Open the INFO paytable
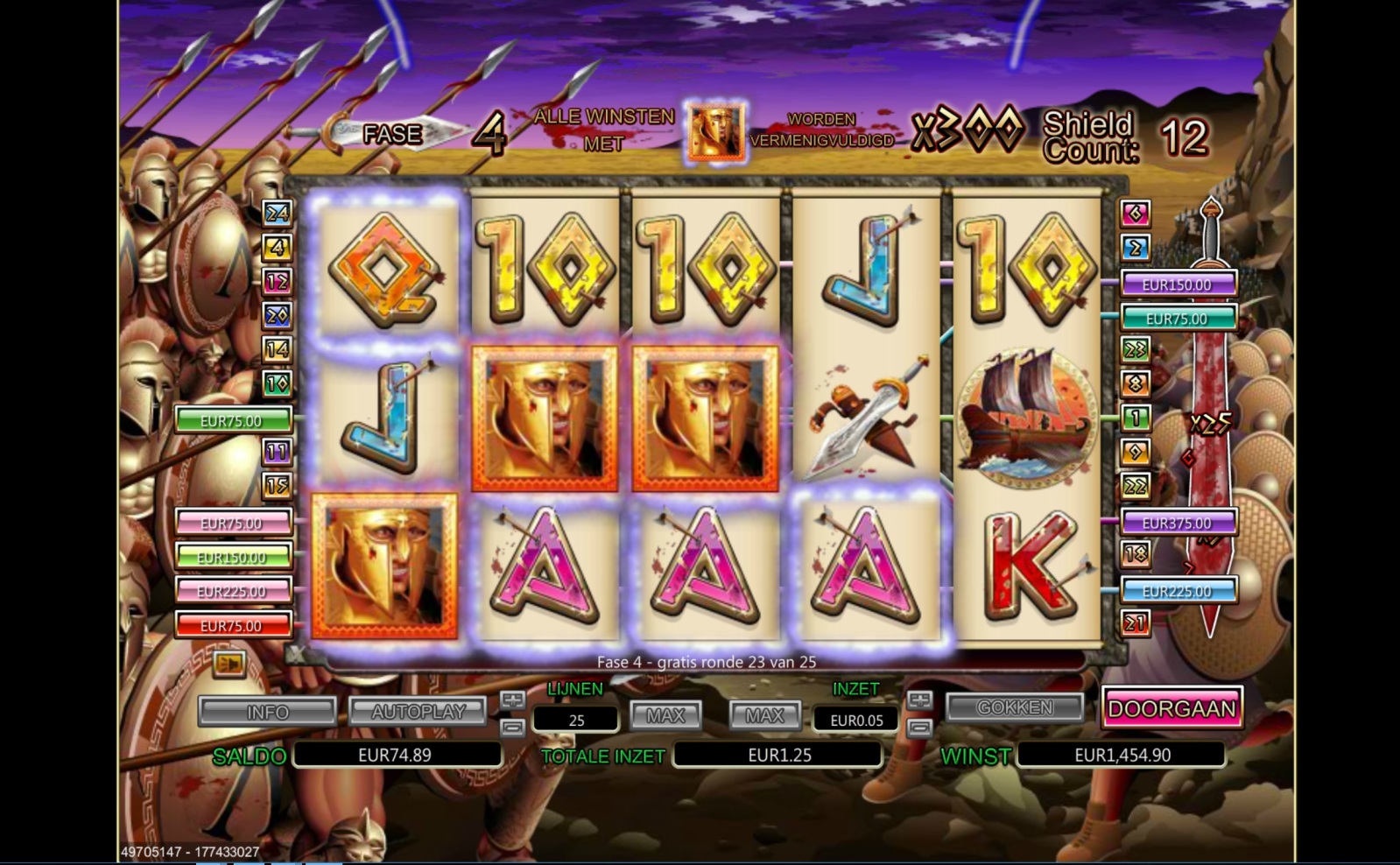 click(x=267, y=712)
